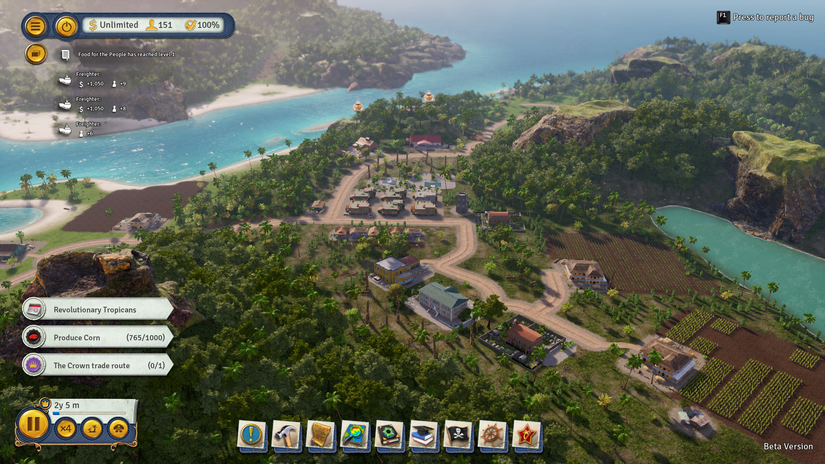Open the almanac book
This screenshot has width=825, height=464.
click(x=389, y=435)
